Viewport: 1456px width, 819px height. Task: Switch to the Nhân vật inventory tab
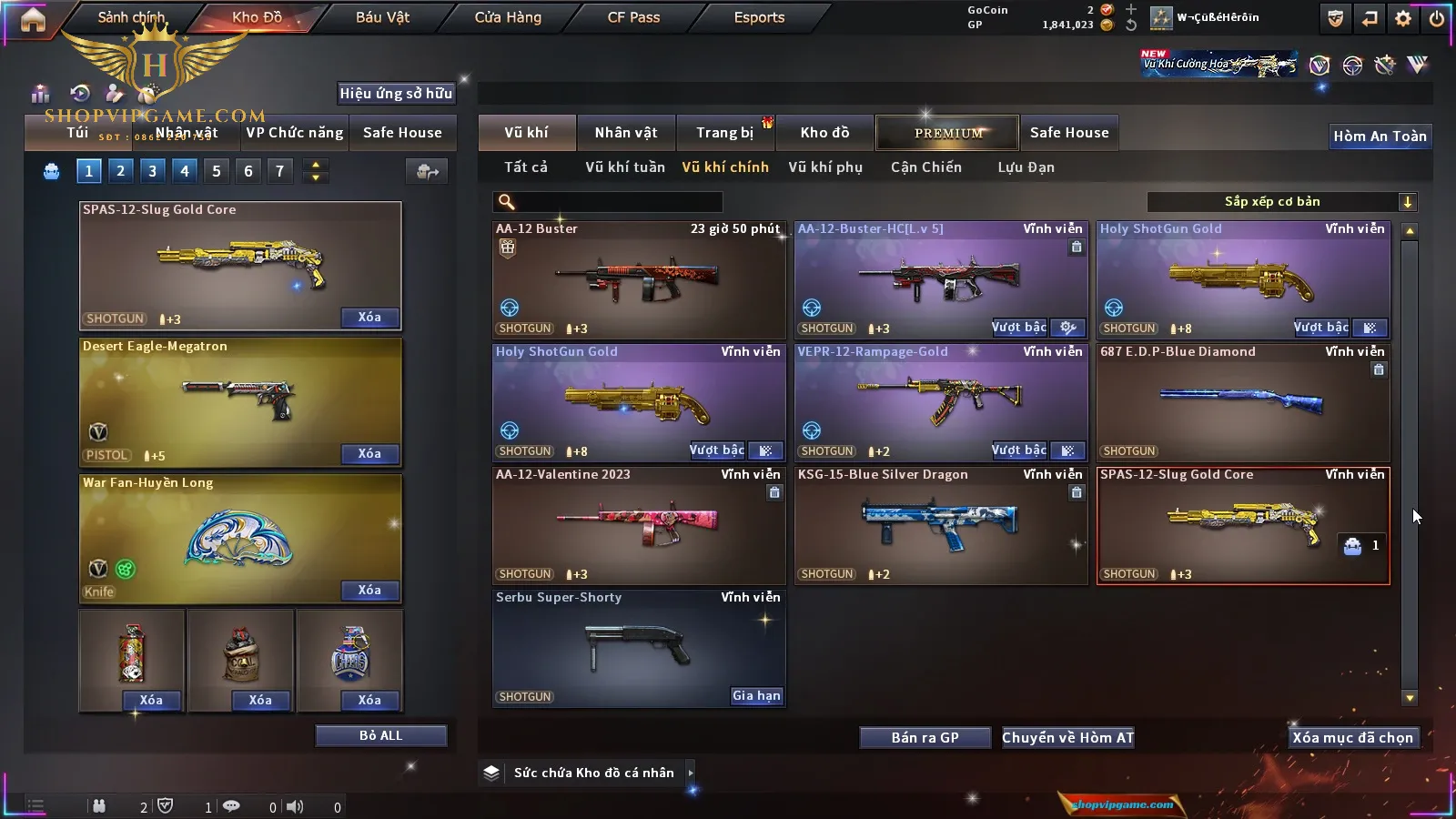tap(626, 133)
